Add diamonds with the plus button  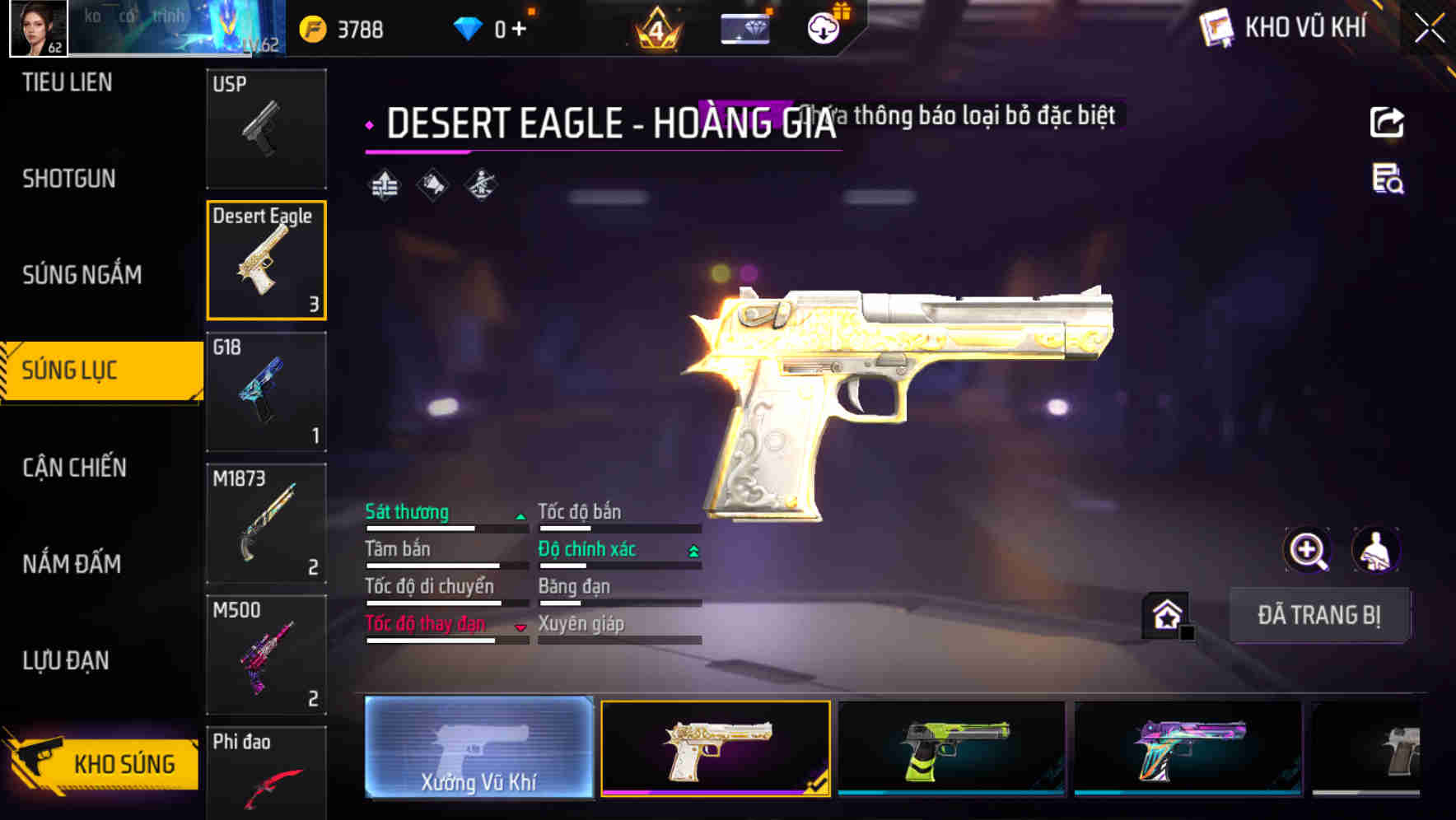[x=519, y=29]
